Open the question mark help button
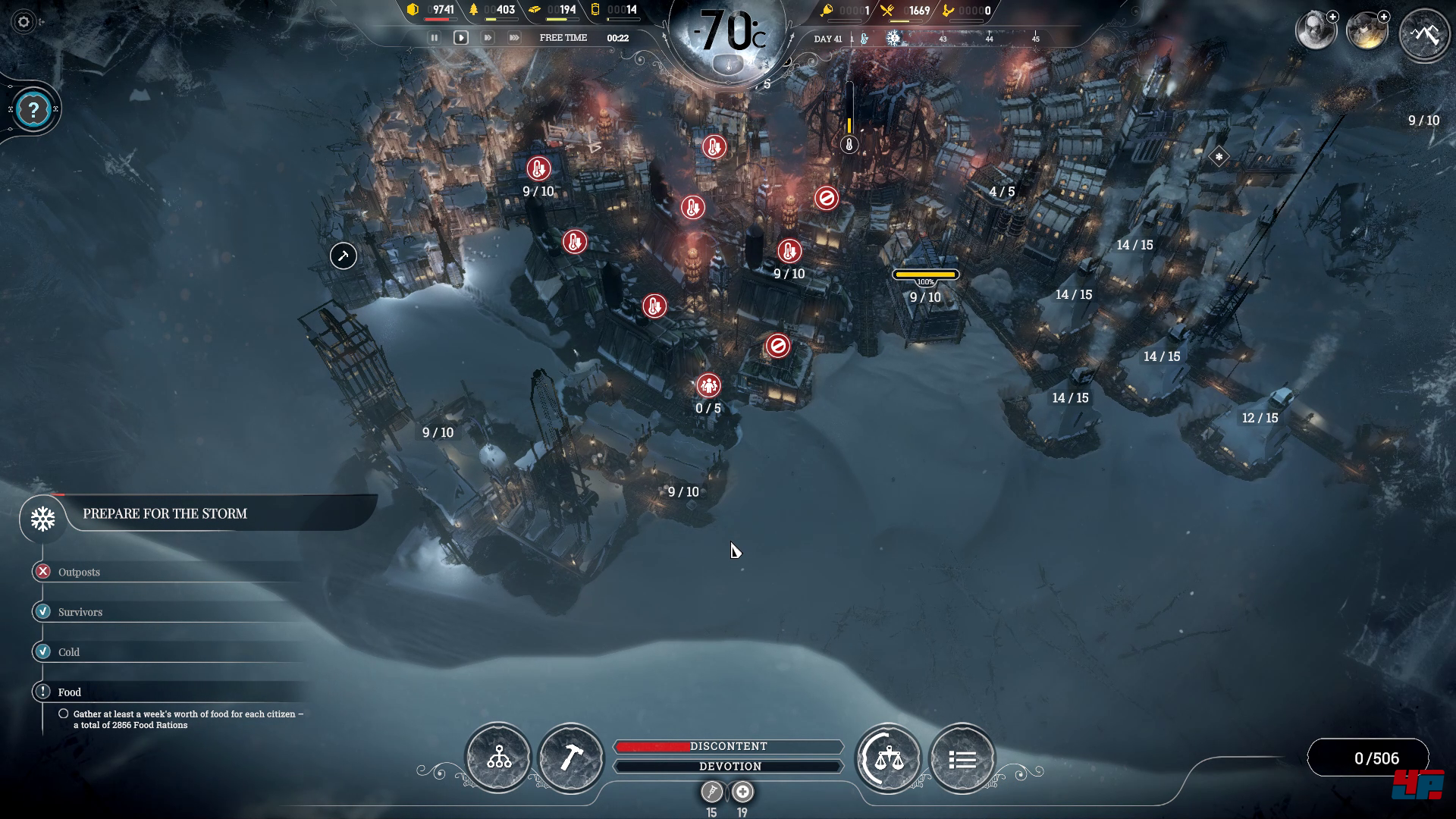Image resolution: width=1456 pixels, height=819 pixels. click(x=33, y=111)
